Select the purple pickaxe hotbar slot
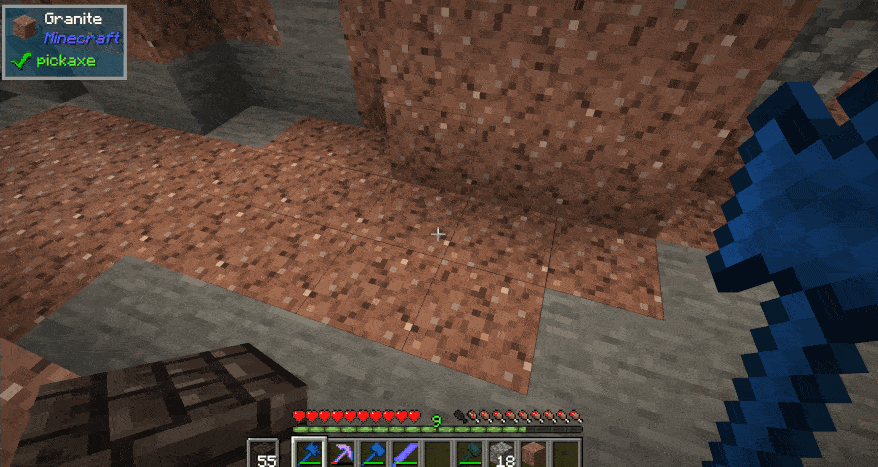Viewport: 878px width, 467px height. click(342, 454)
